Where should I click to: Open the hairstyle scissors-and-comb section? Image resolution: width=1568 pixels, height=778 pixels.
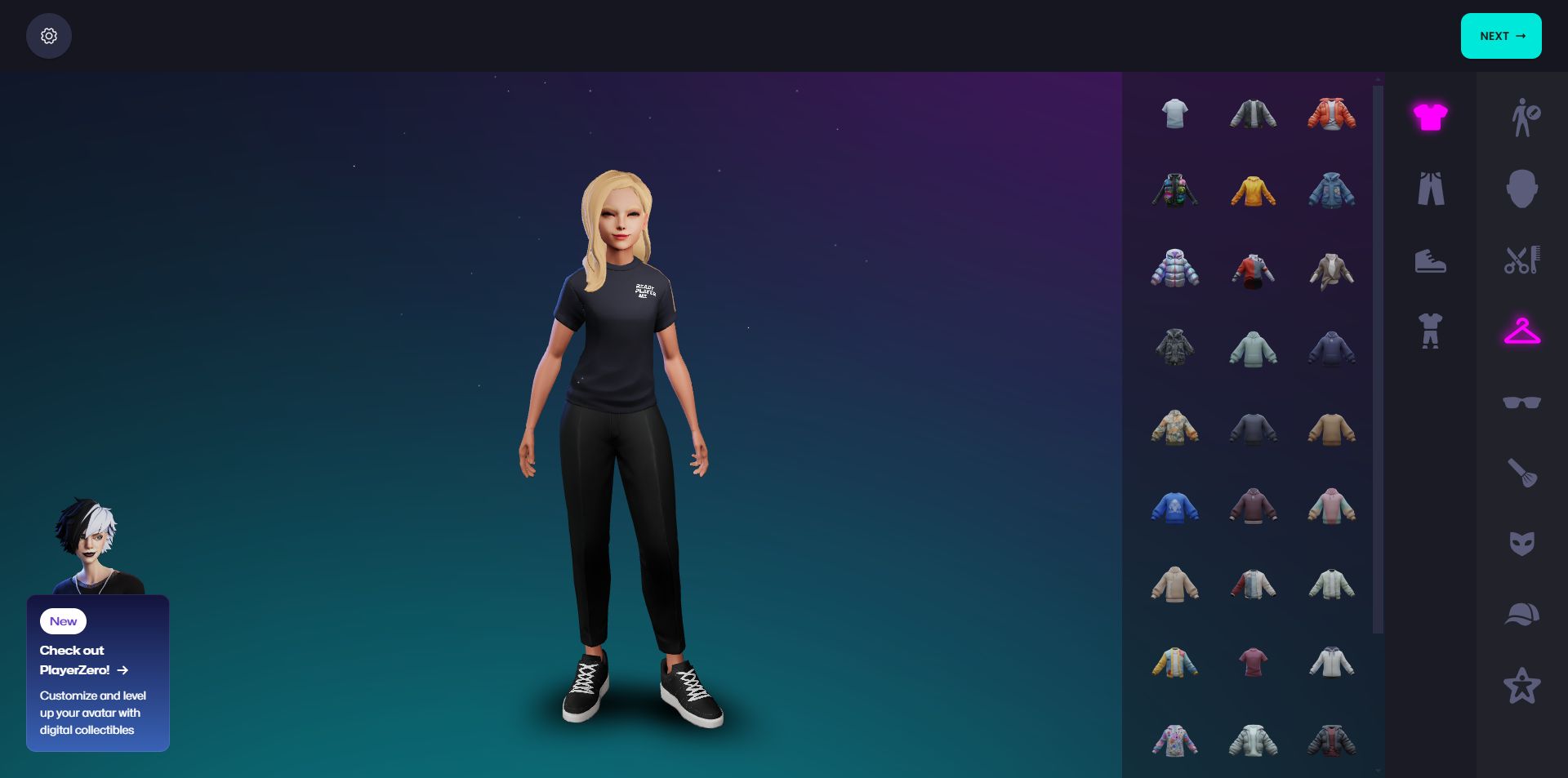click(1522, 260)
